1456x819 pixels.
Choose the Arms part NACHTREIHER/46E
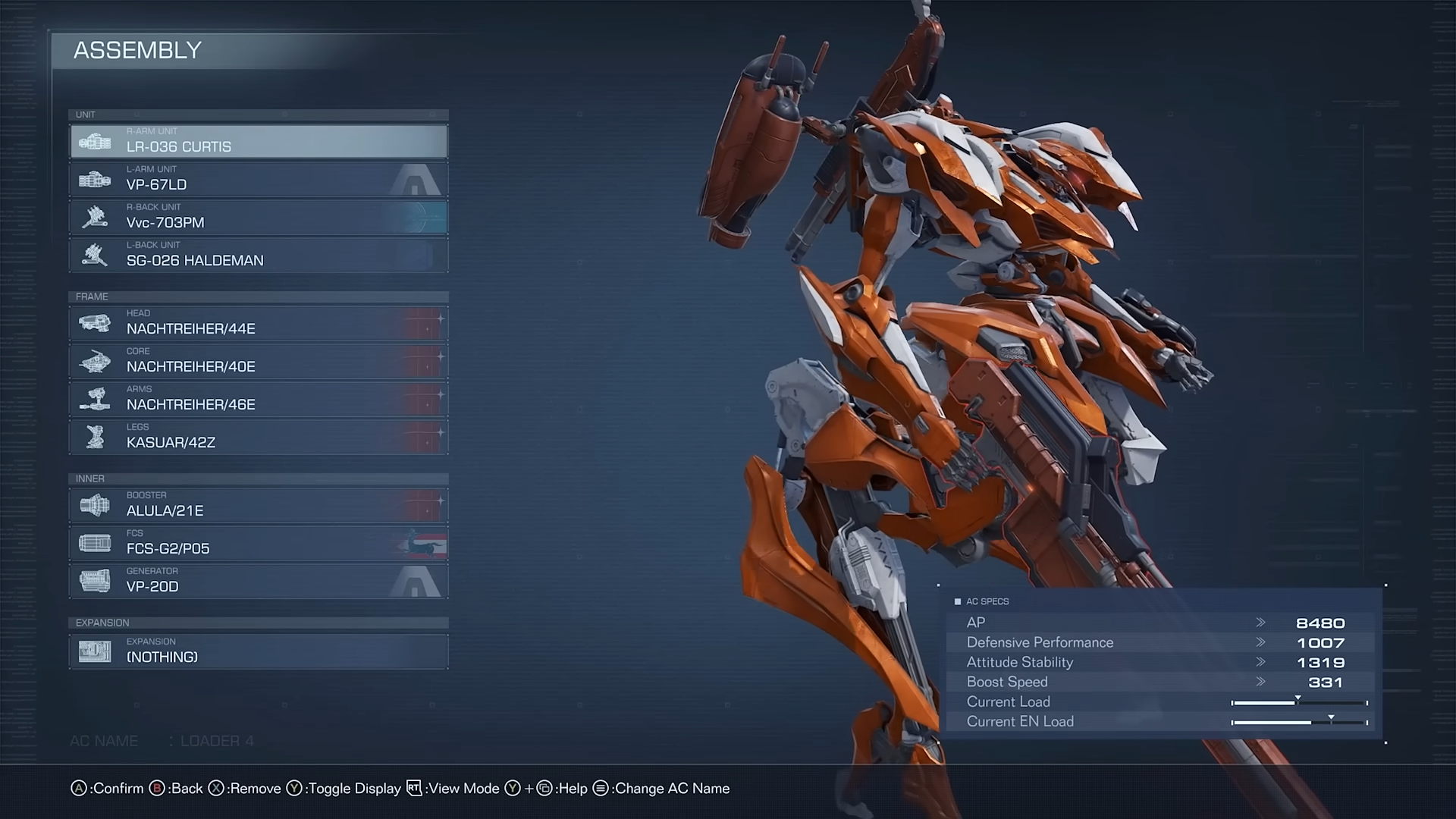pos(259,400)
